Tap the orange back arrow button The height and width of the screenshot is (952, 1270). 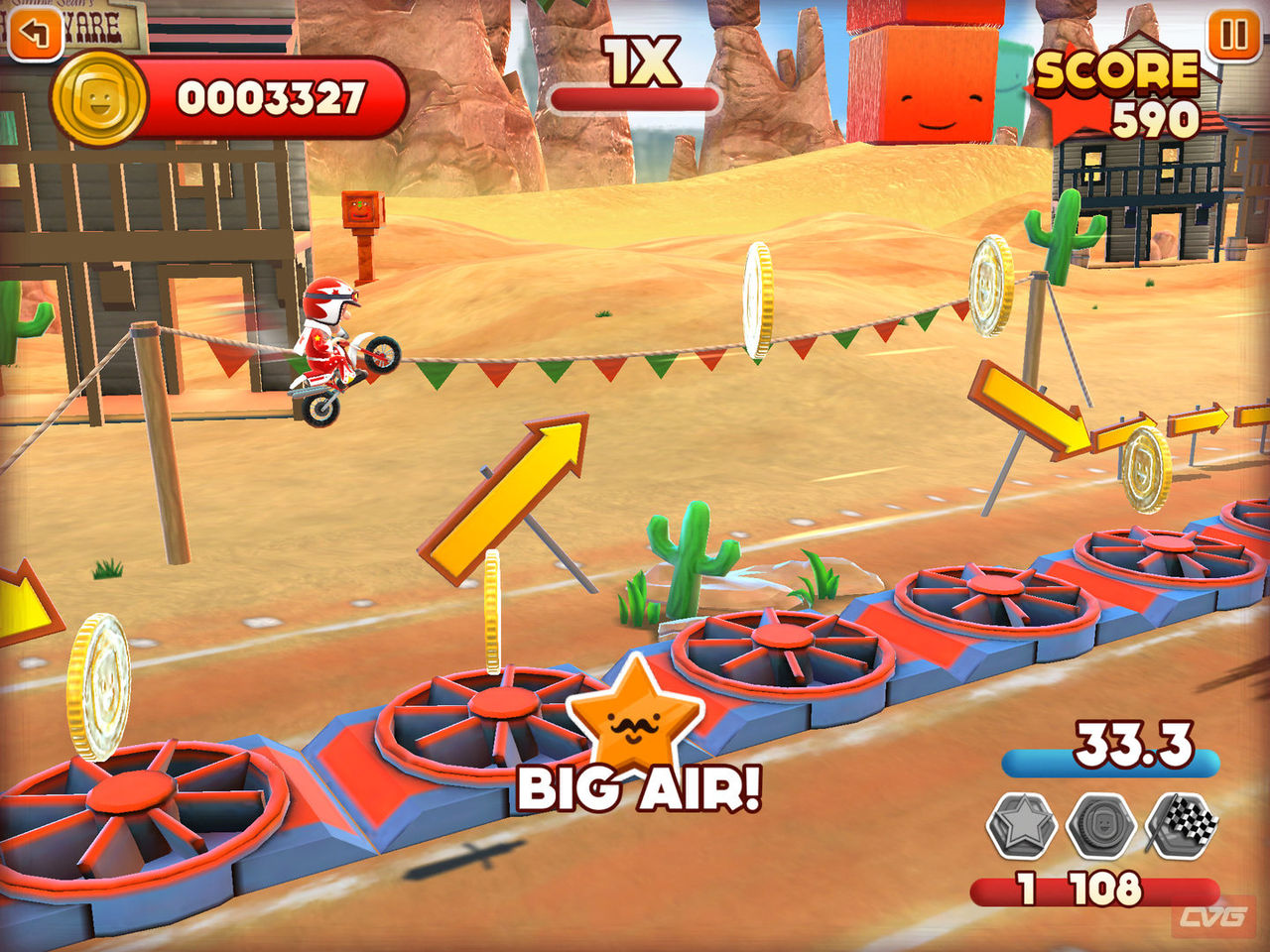(34, 33)
